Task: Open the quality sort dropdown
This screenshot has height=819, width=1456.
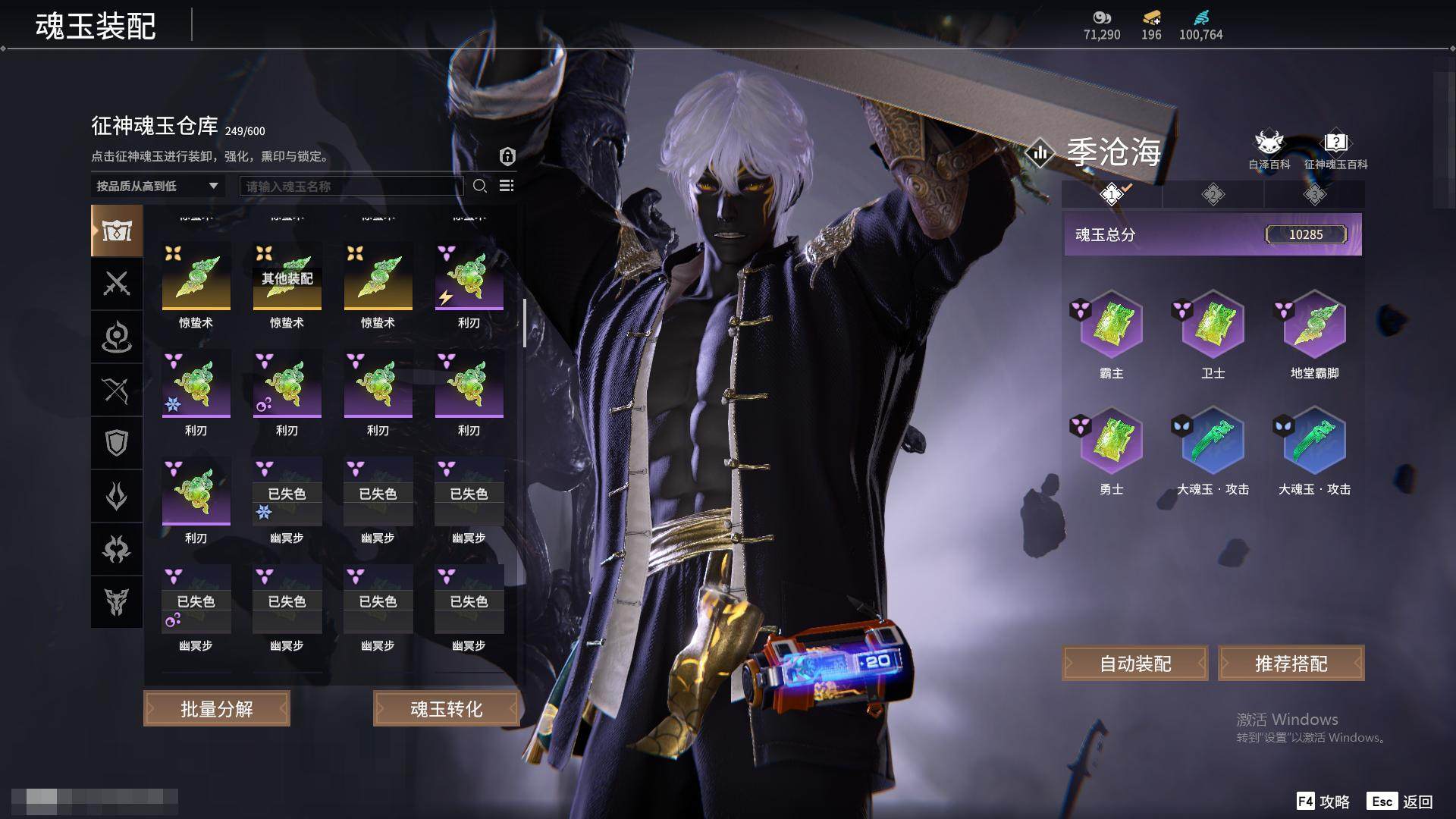Action: pyautogui.click(x=157, y=186)
